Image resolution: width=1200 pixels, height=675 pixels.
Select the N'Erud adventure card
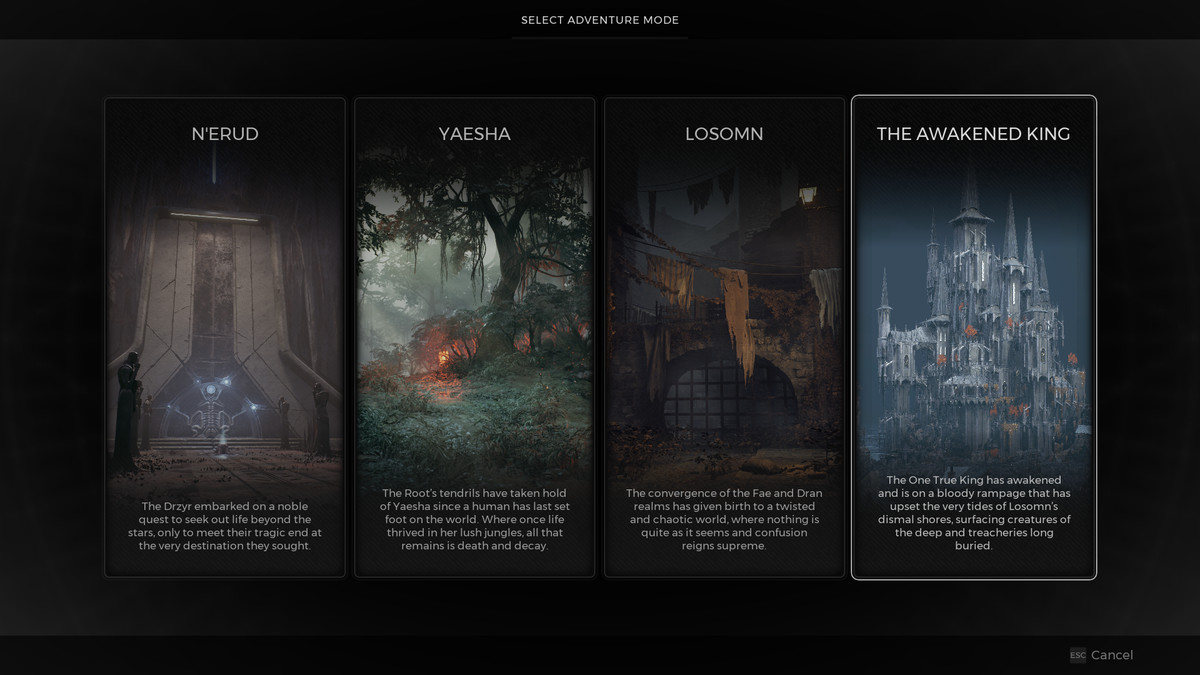pos(225,337)
